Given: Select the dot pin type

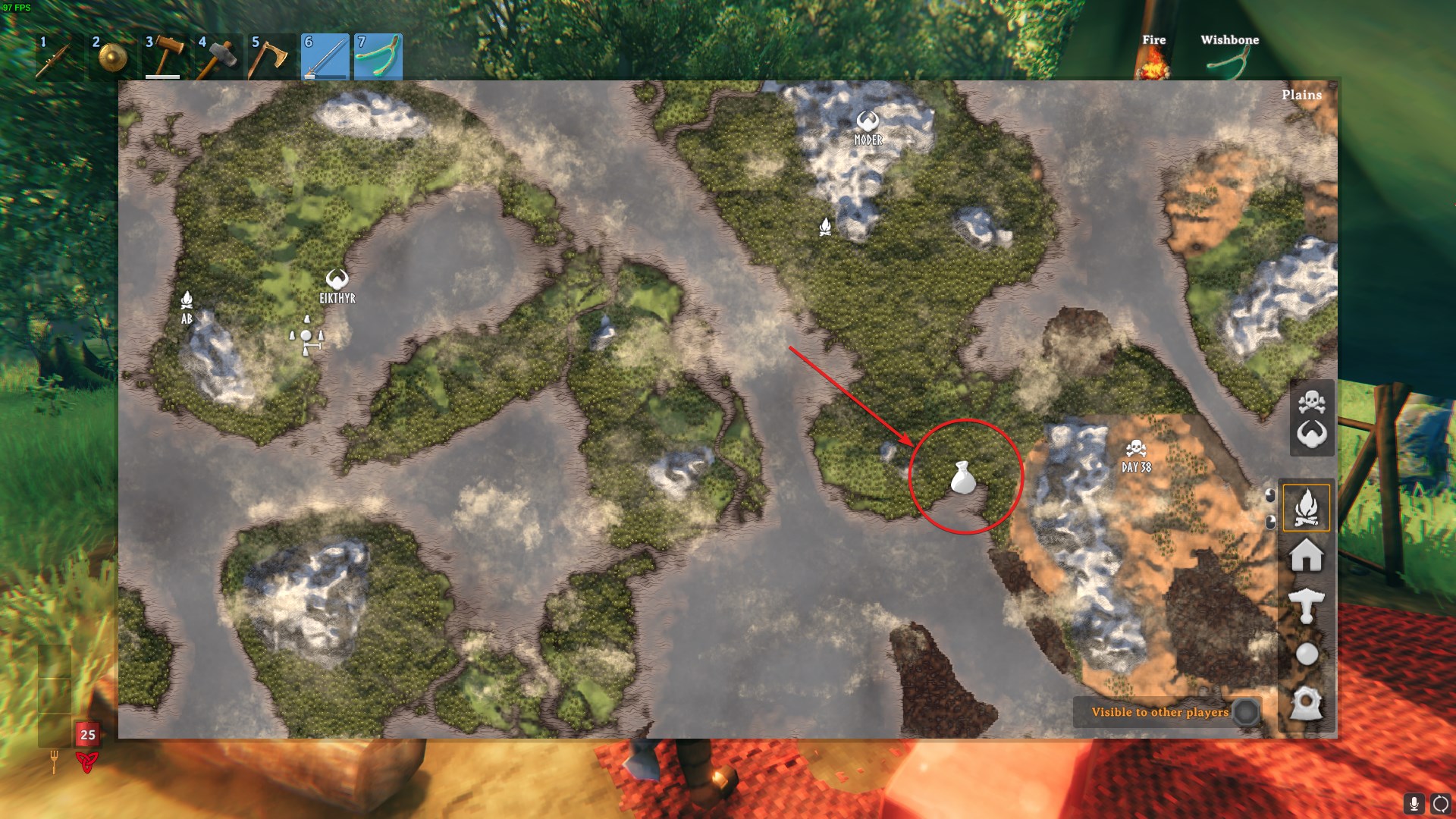Looking at the screenshot, I should 1306,654.
